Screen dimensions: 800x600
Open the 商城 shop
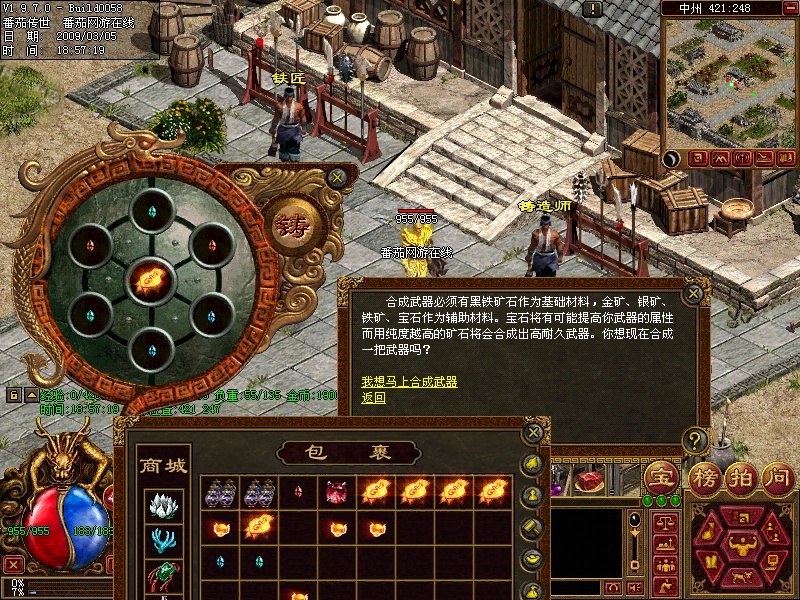(x=163, y=466)
